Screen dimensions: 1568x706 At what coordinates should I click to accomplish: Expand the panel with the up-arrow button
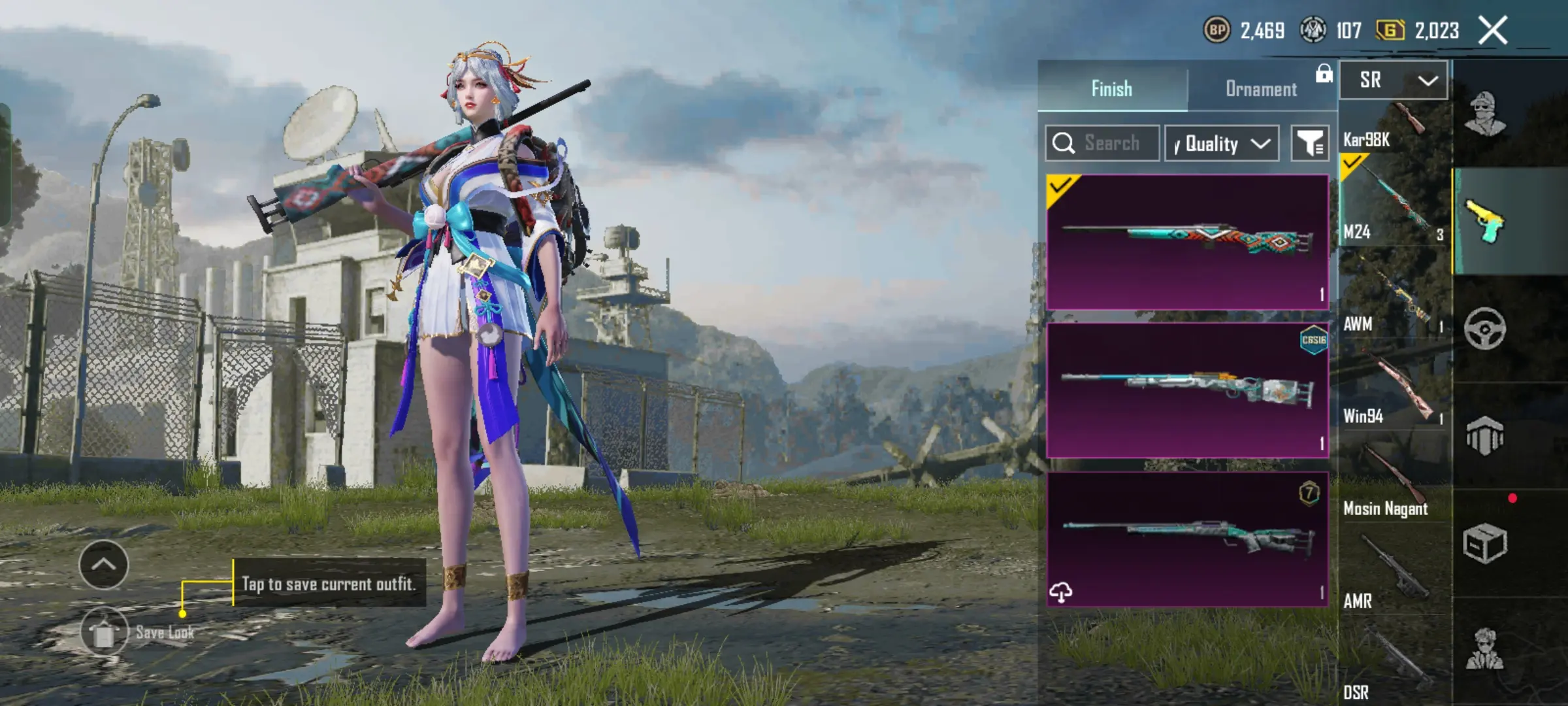point(103,565)
